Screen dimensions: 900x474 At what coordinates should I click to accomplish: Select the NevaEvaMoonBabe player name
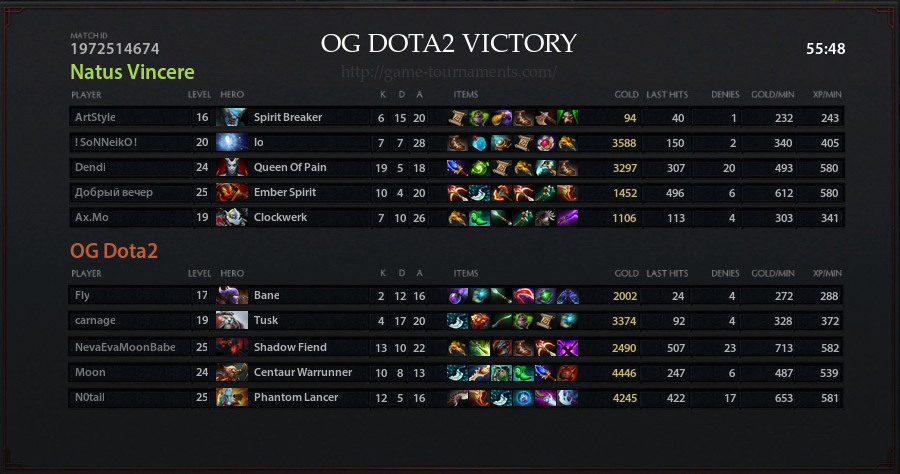click(x=125, y=347)
